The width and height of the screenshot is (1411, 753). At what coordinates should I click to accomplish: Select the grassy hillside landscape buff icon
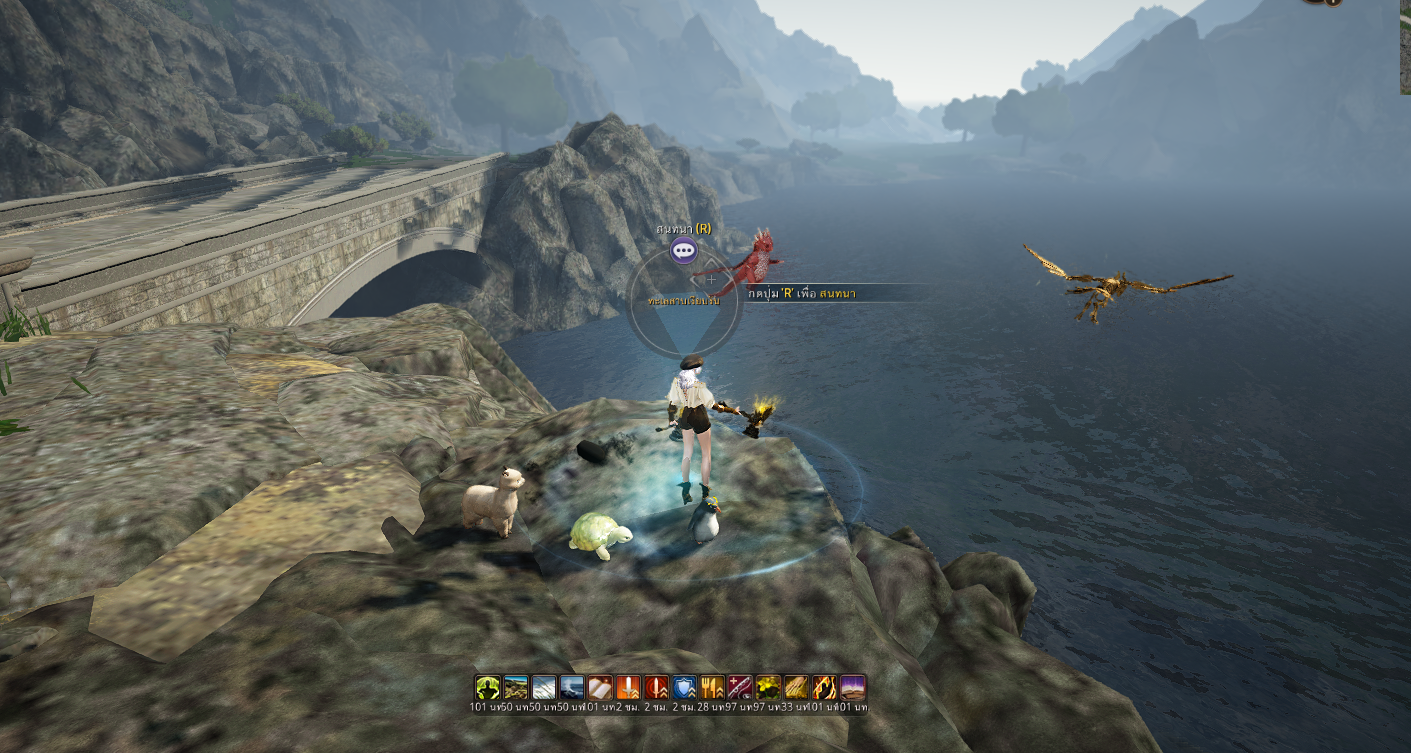516,687
